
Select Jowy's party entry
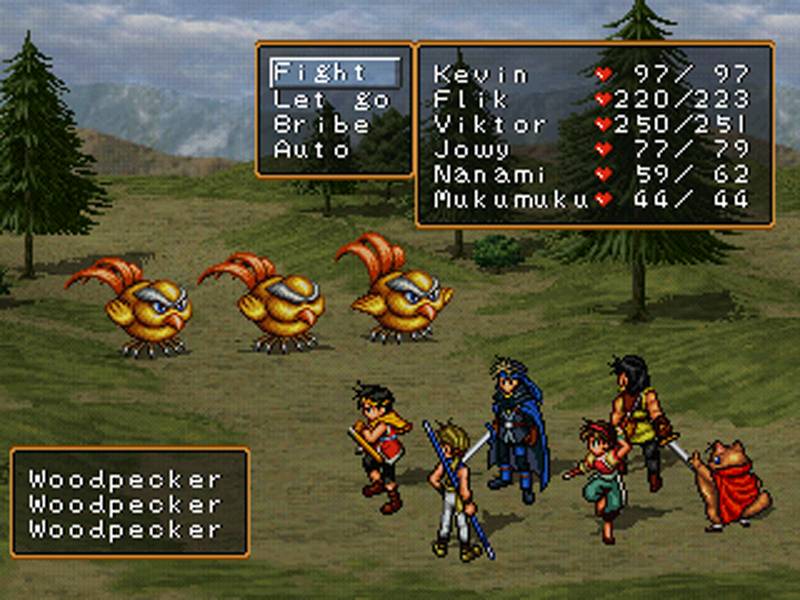pyautogui.click(x=471, y=150)
